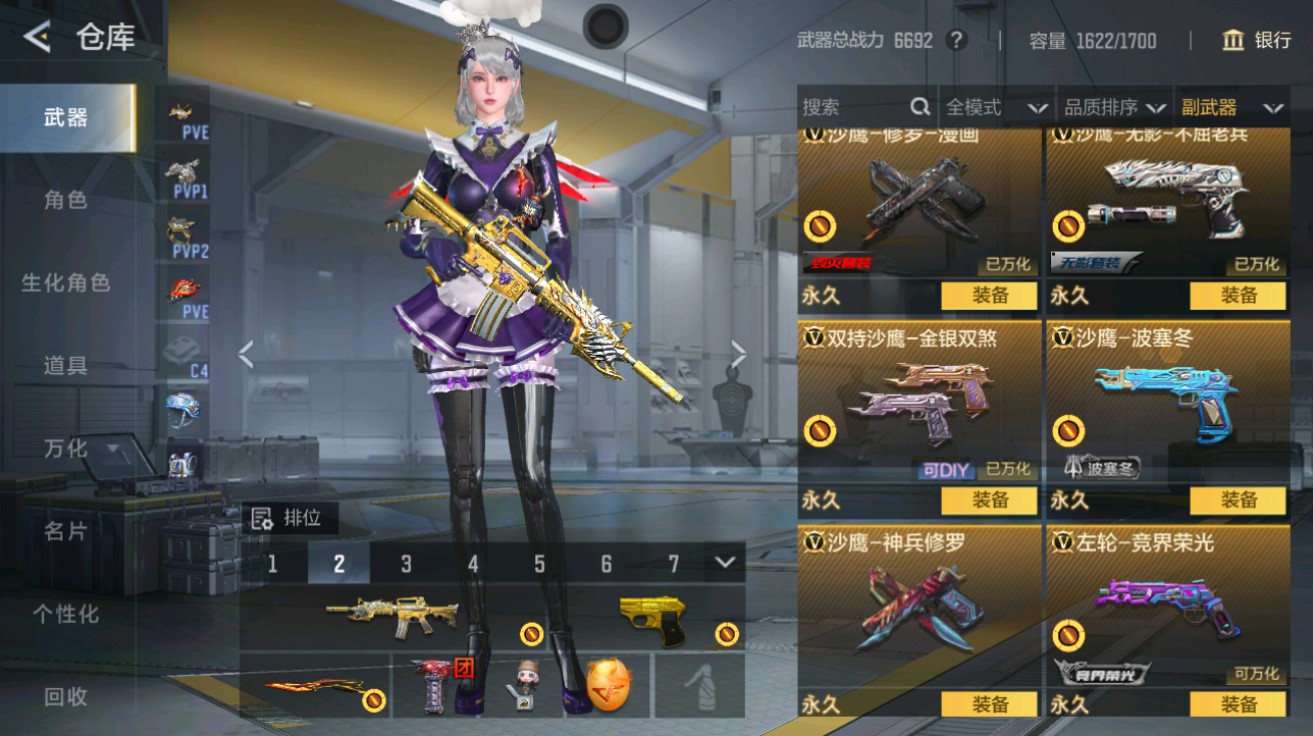Screen dimensions: 1313x736
Task: Switch to the 角色 tab
Action: (66, 200)
